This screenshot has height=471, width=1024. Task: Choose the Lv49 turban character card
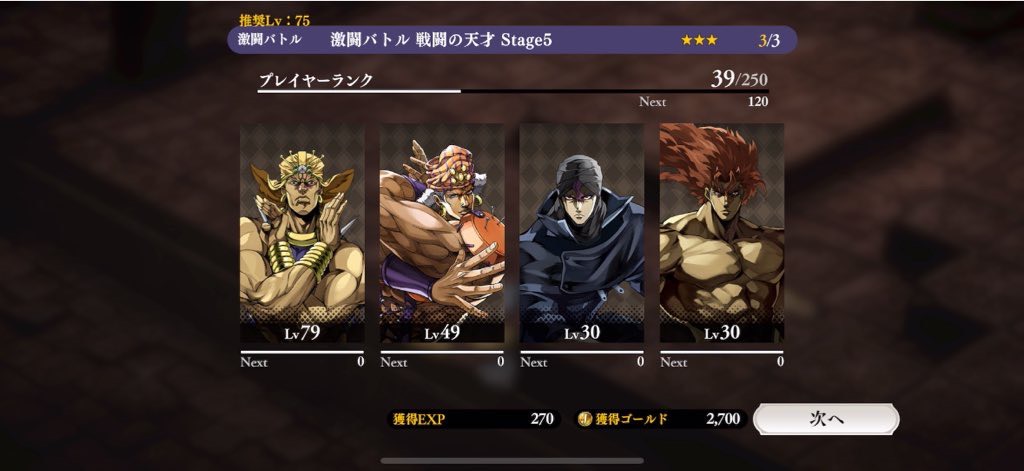click(x=442, y=234)
